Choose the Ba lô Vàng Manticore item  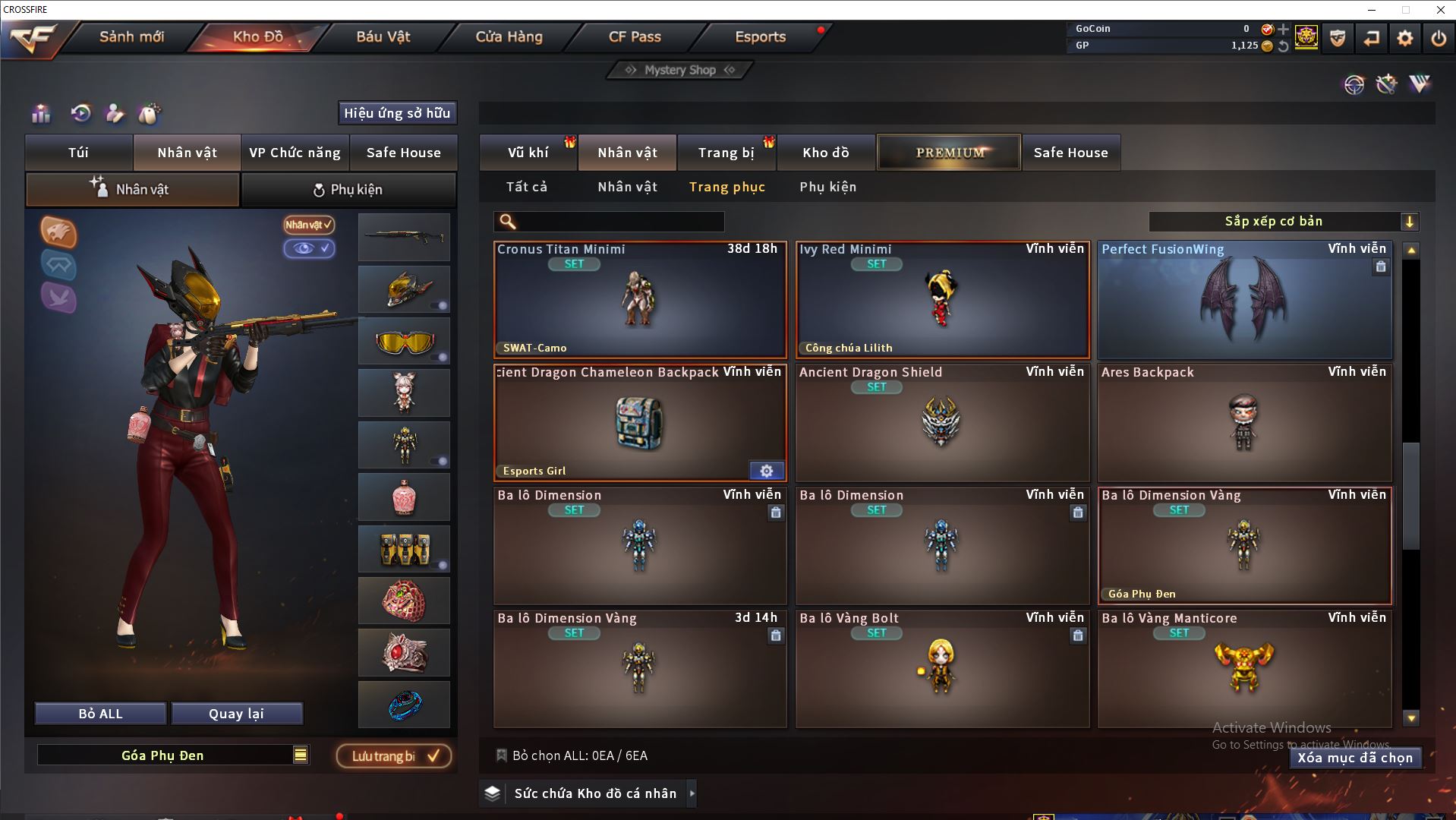(1244, 668)
